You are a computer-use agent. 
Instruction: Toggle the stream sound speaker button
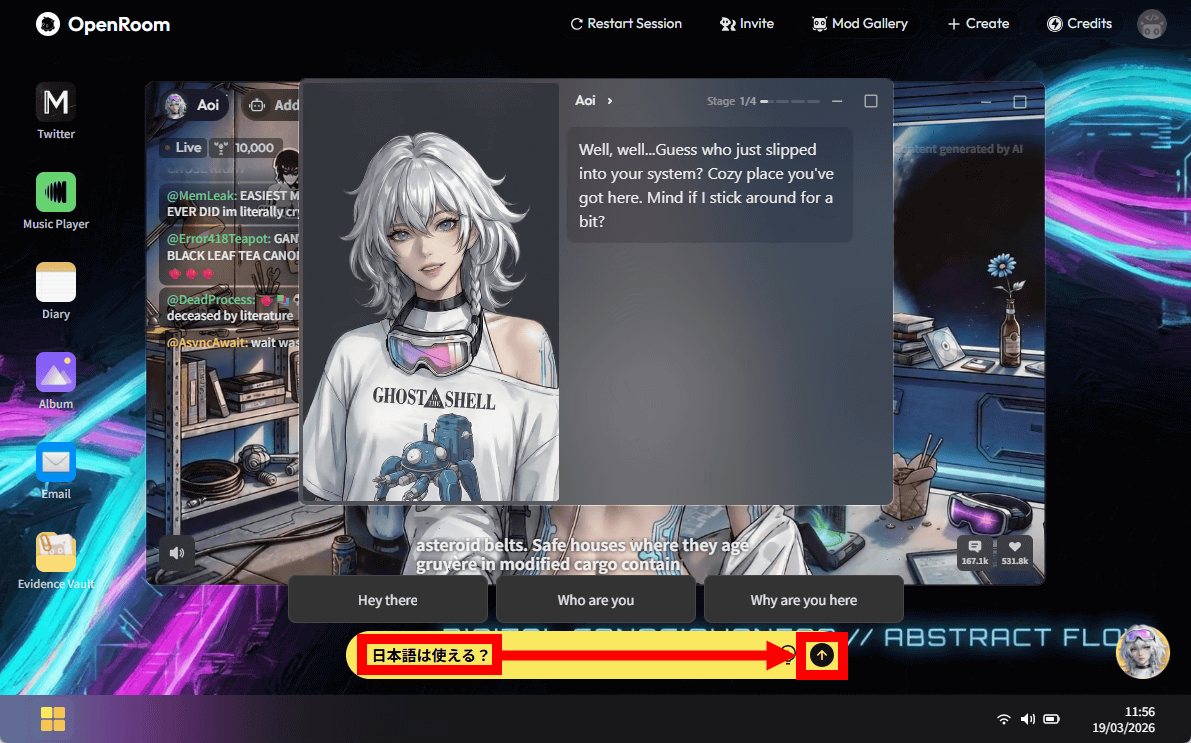click(x=177, y=552)
